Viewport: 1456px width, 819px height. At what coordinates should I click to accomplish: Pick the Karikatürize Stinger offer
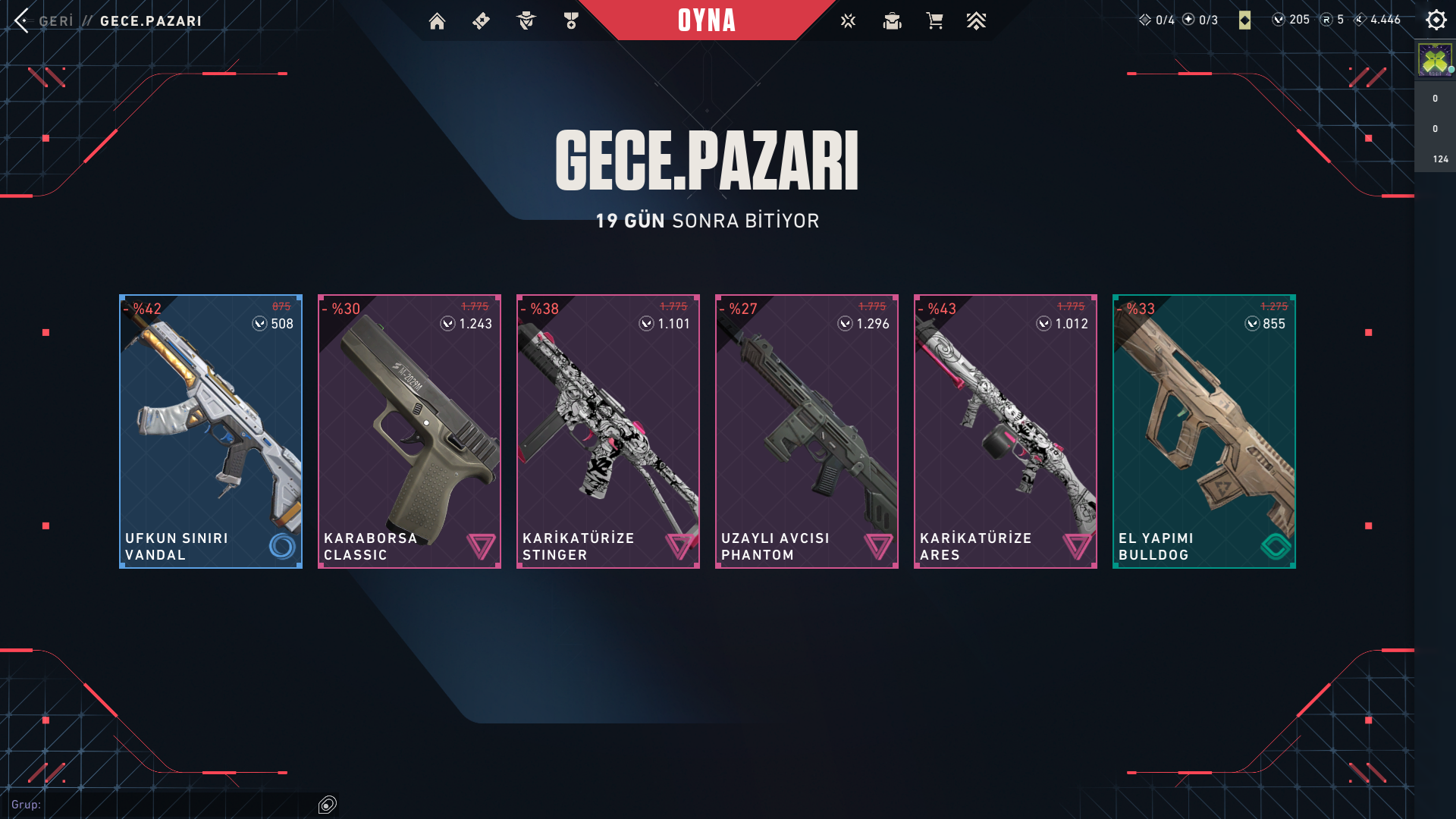[608, 431]
